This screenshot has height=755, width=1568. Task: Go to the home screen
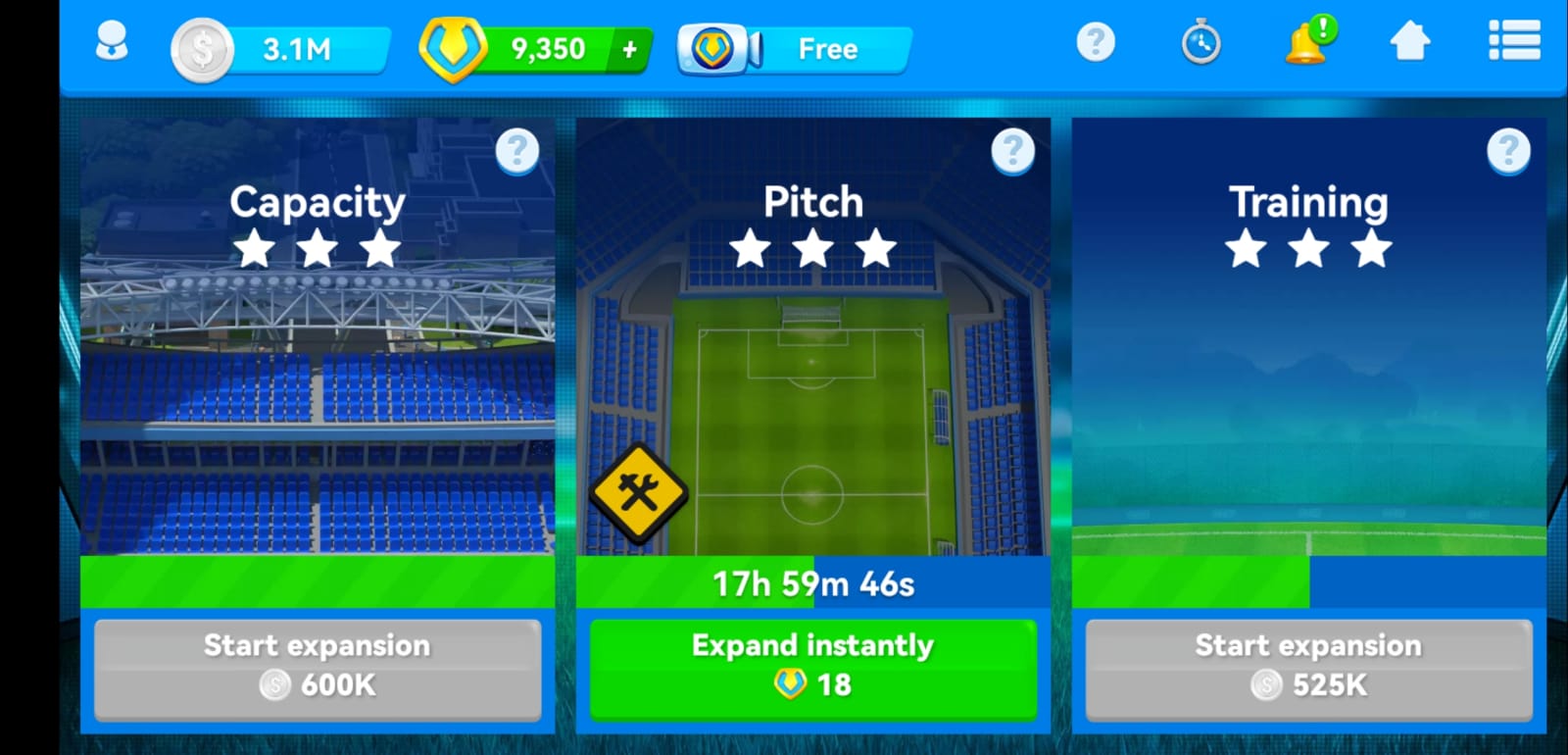(1410, 43)
